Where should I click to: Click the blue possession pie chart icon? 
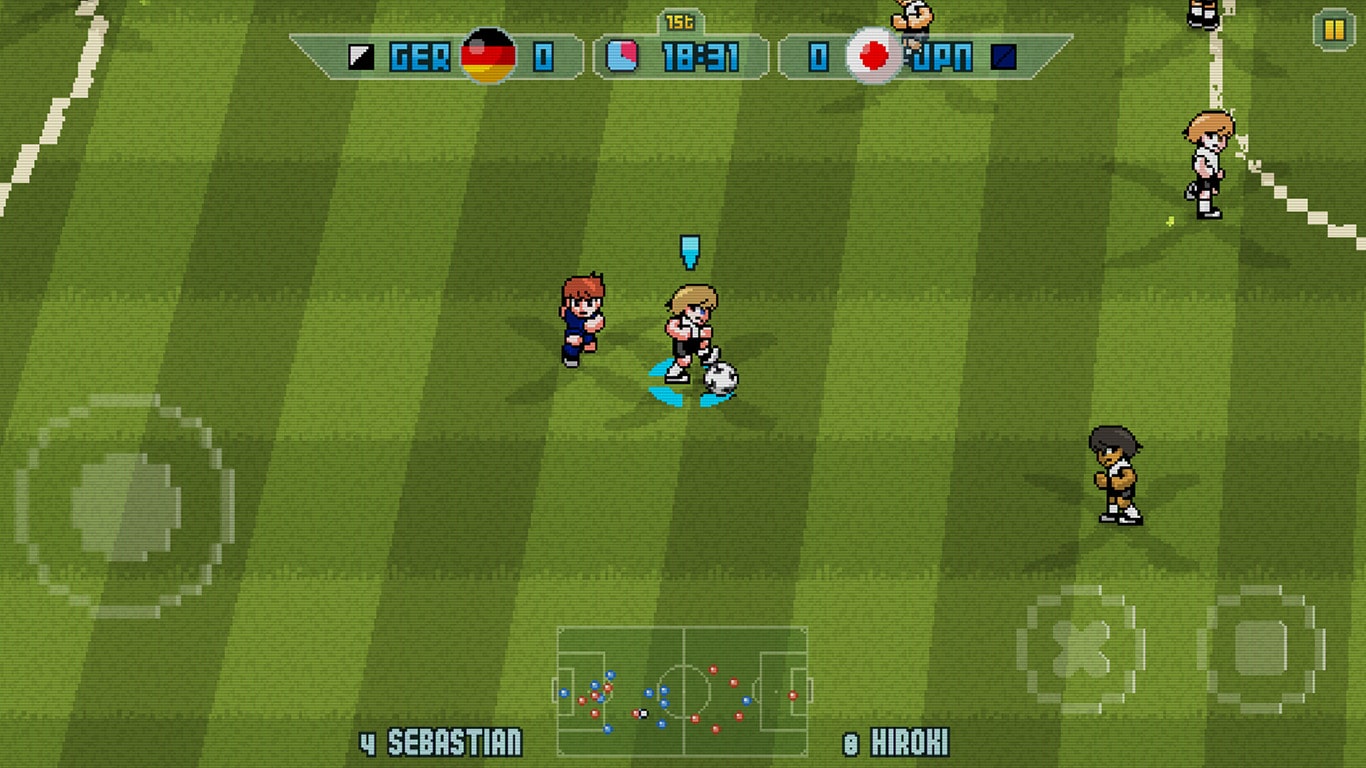tap(623, 58)
